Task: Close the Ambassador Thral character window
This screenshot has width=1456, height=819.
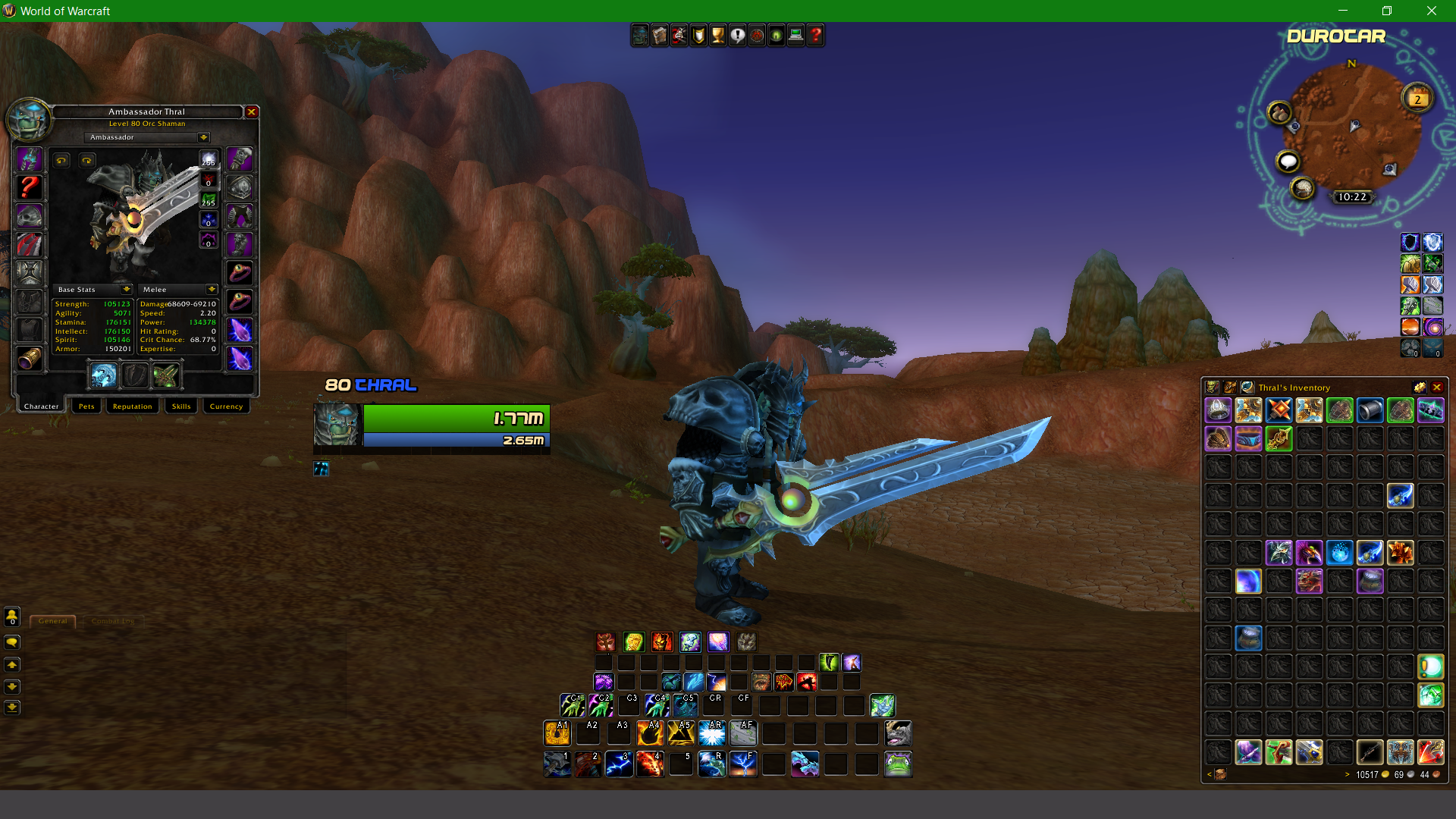Action: point(252,112)
